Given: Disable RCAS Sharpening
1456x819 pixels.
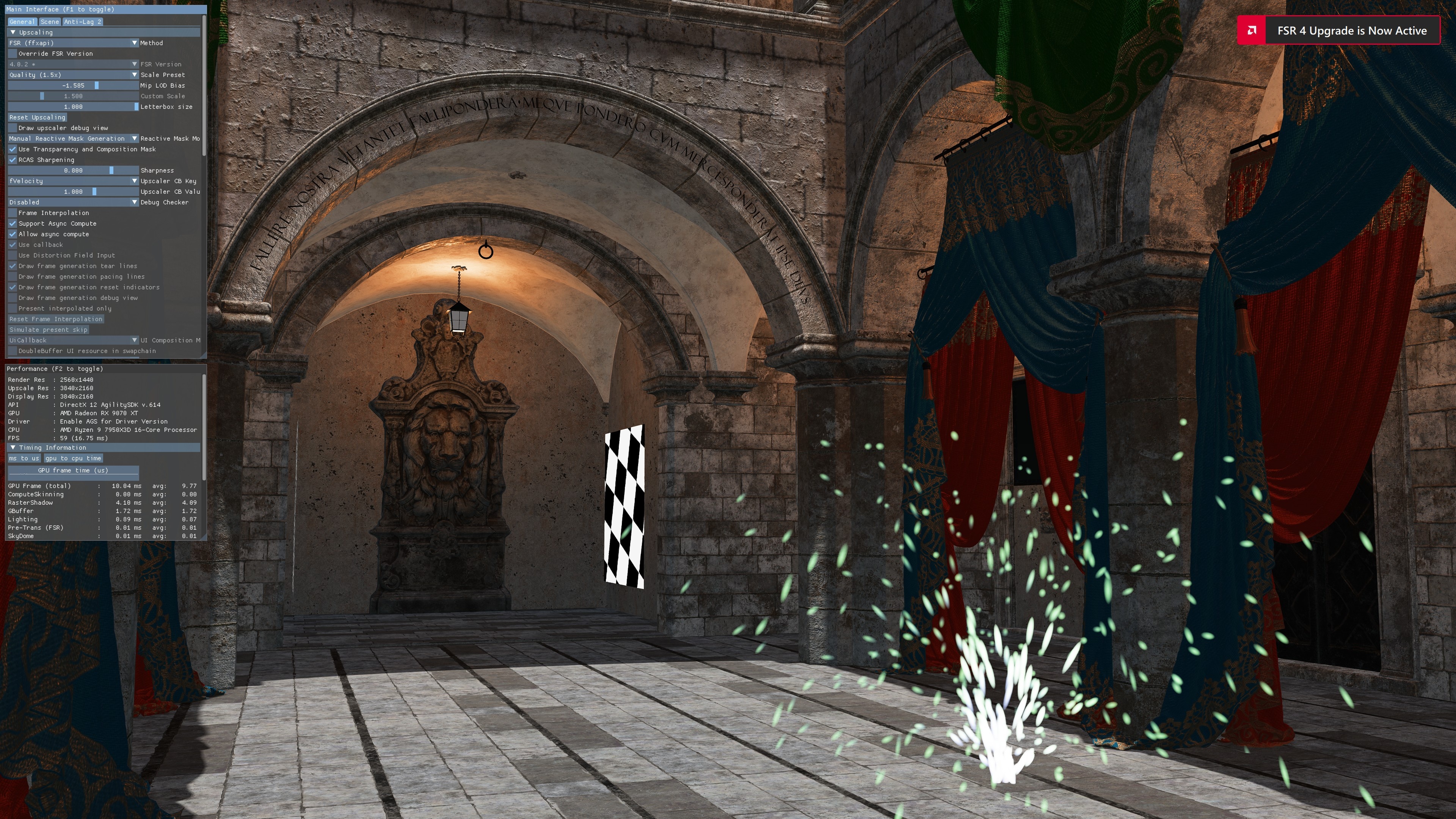Looking at the screenshot, I should click(13, 160).
